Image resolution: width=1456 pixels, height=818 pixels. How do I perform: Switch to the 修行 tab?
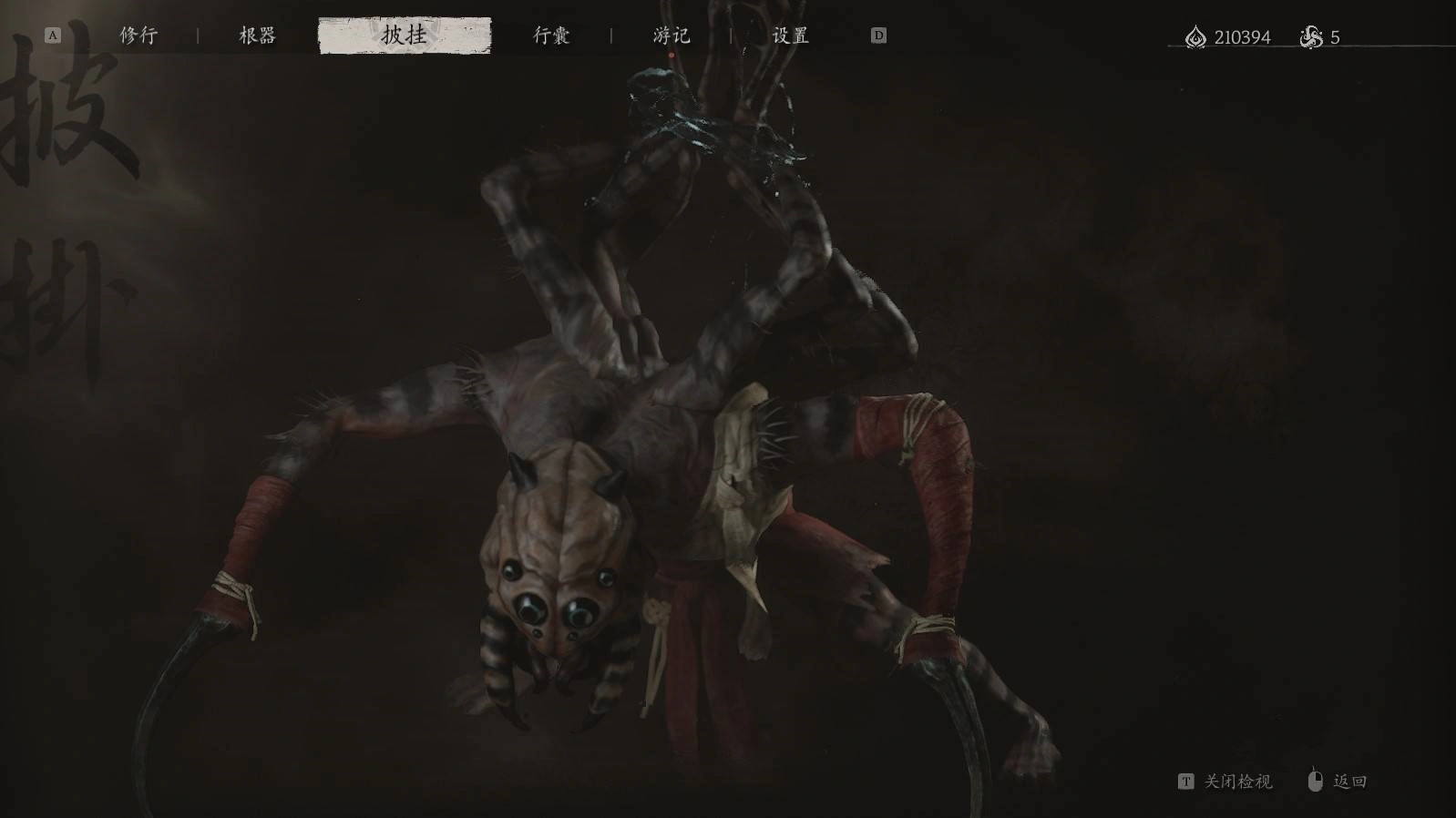click(x=138, y=36)
